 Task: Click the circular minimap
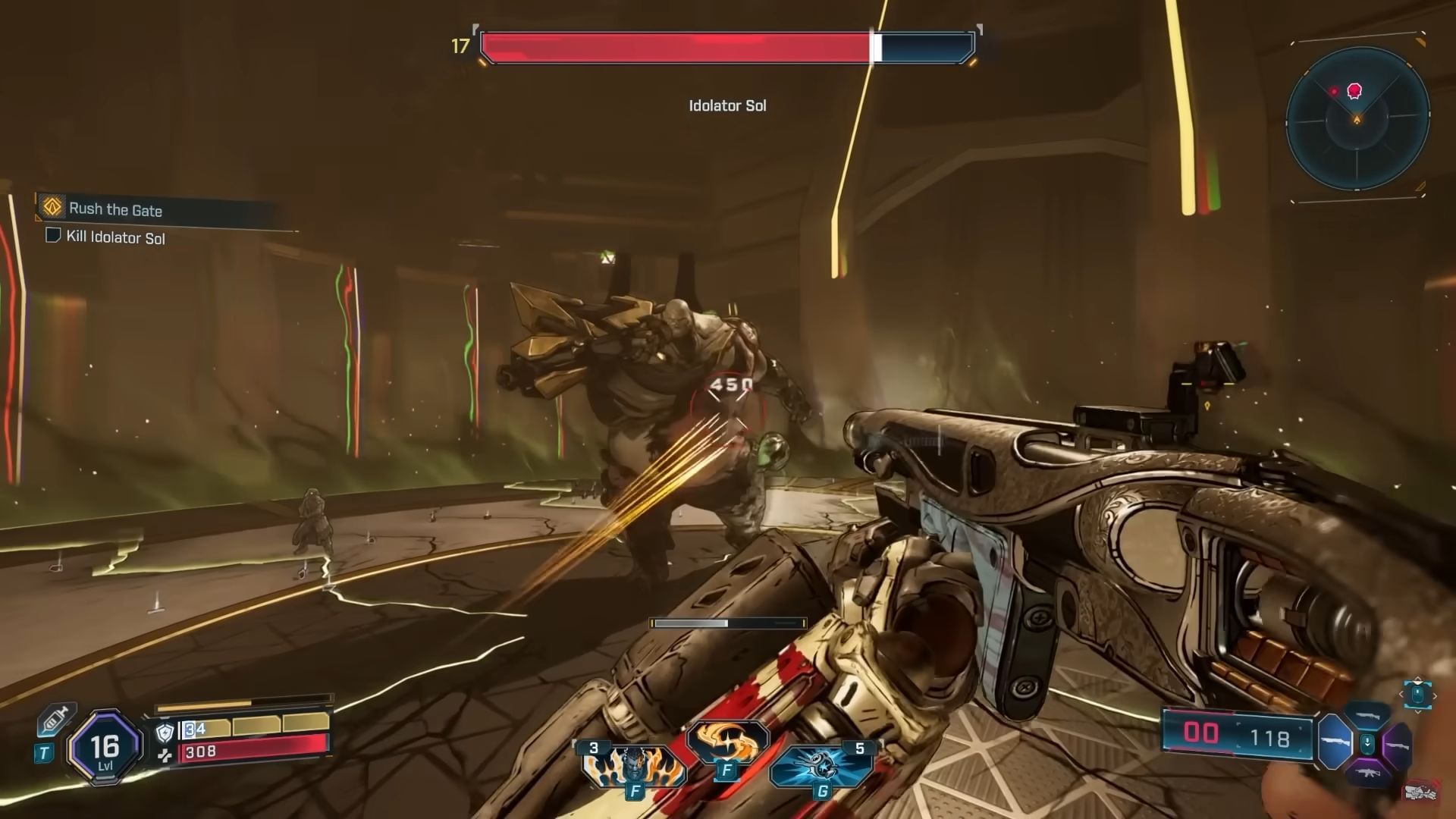1357,121
